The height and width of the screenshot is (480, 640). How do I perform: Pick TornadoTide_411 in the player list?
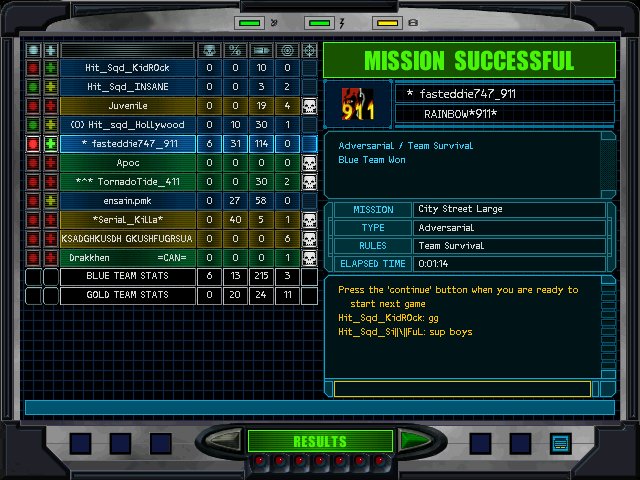[x=128, y=182]
